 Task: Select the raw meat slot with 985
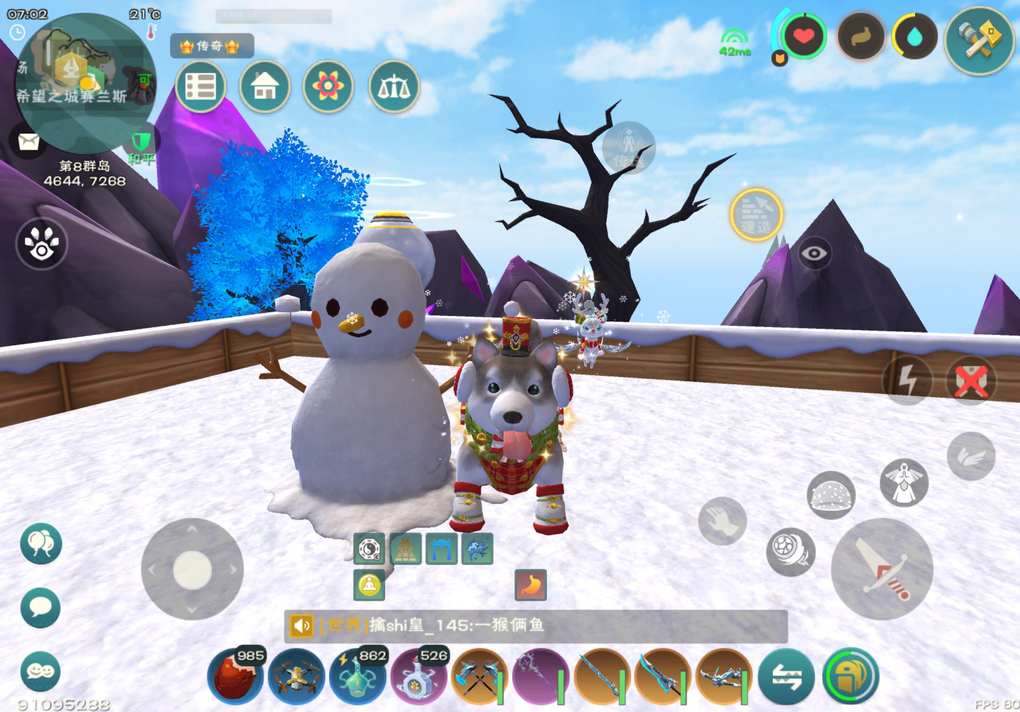(235, 677)
